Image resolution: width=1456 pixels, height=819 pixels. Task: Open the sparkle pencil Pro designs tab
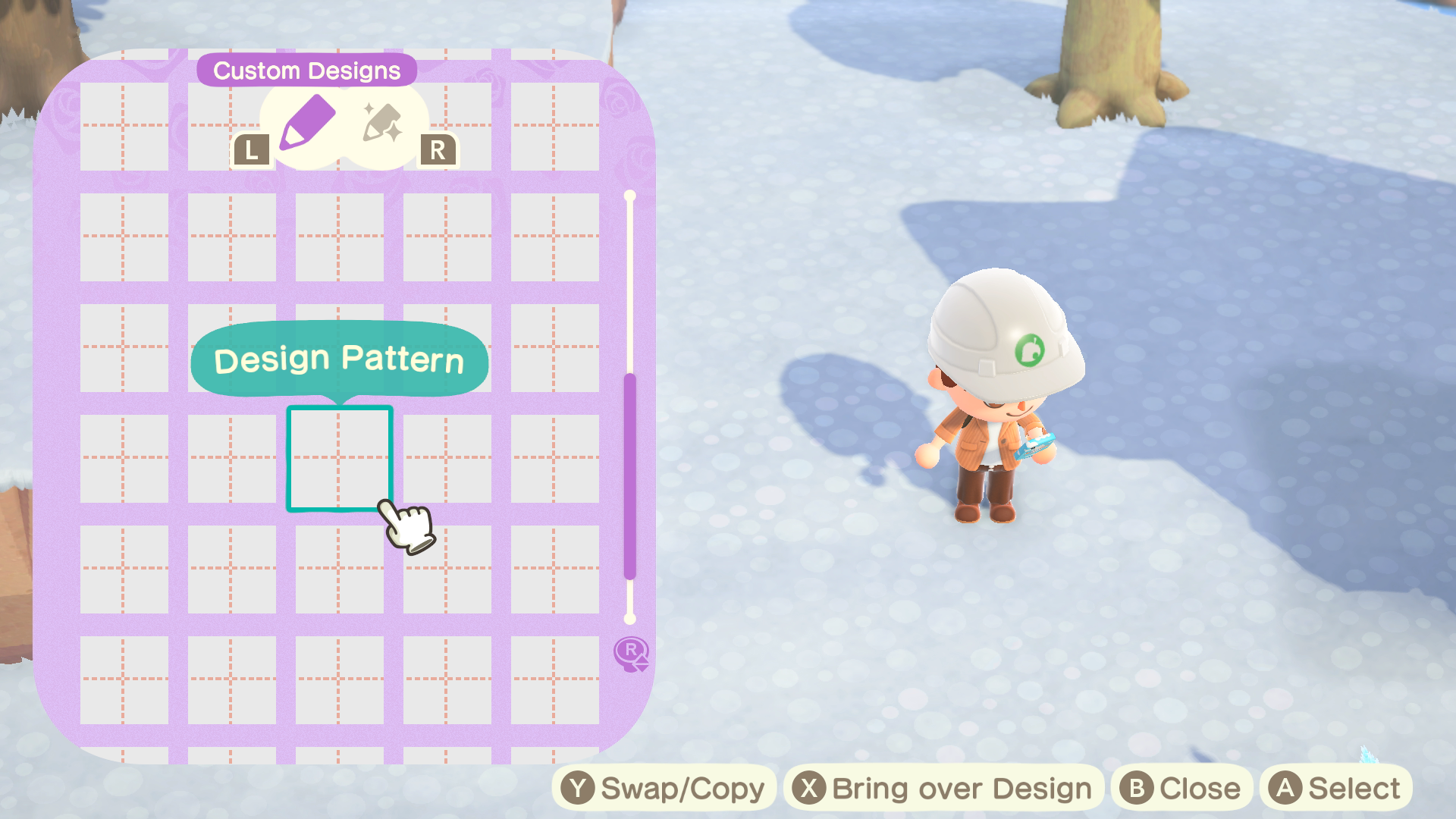pyautogui.click(x=382, y=124)
